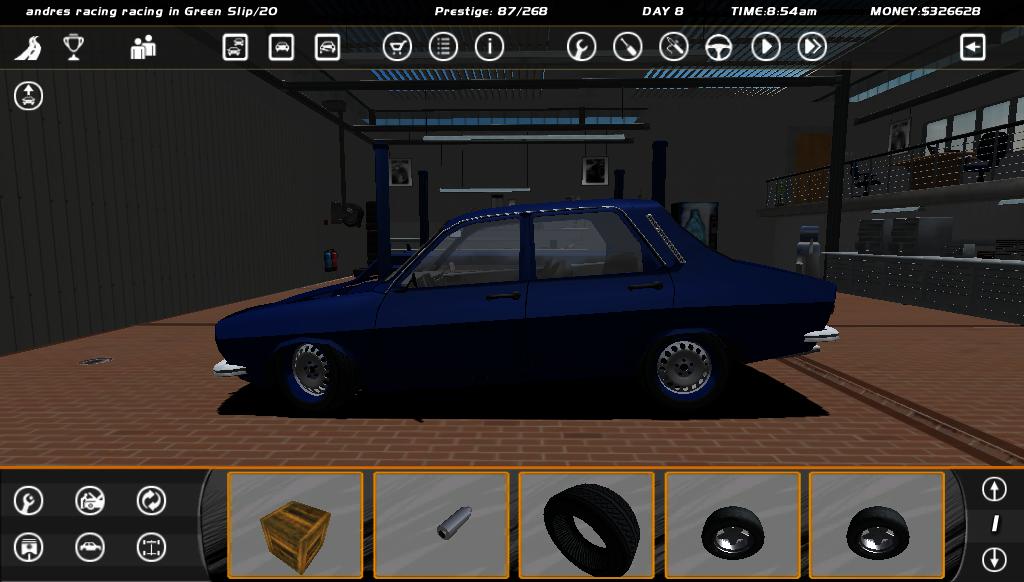
Task: Select the metal exhaust pipe part slot
Action: 441,525
